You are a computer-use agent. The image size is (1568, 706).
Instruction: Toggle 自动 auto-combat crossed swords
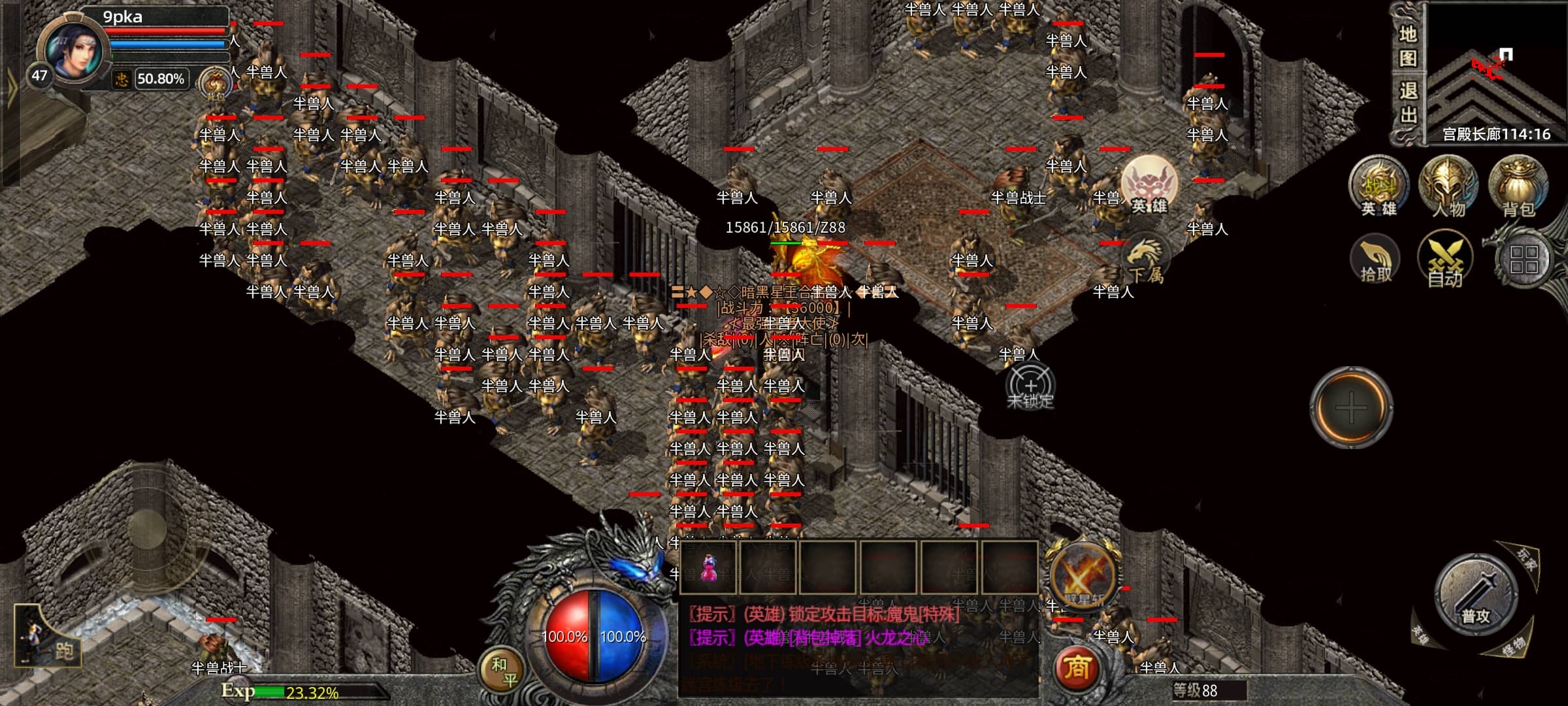coord(1445,260)
